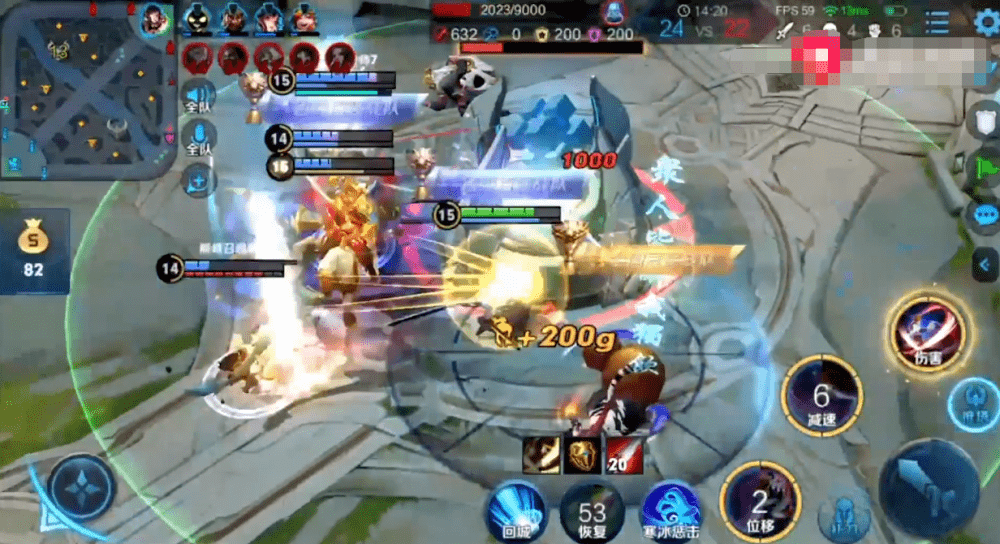Activate the 位移 dash skill

pyautogui.click(x=759, y=502)
